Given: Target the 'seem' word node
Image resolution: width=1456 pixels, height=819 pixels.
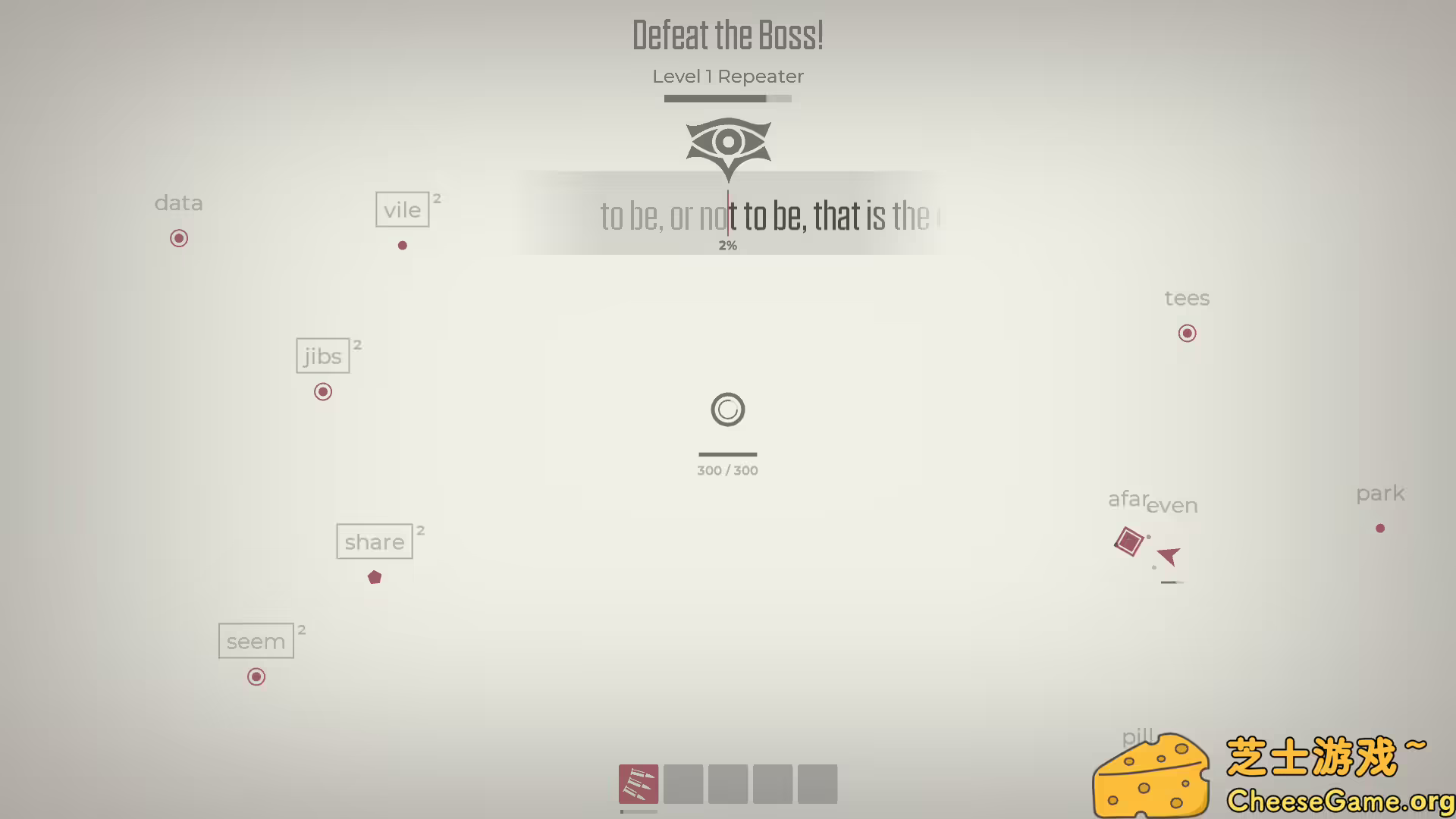Looking at the screenshot, I should click(256, 641).
